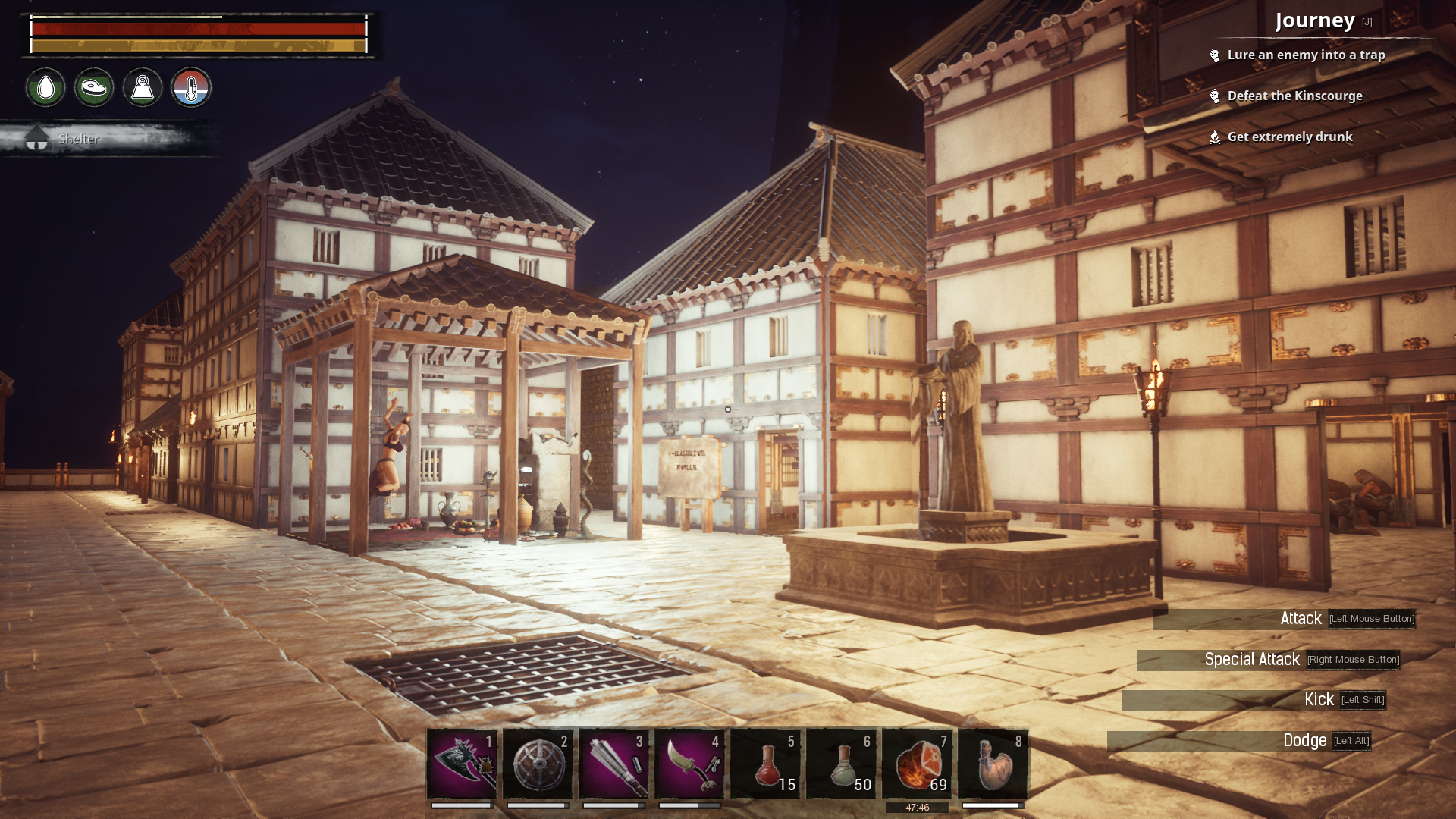Click the weight encumbrance icon
Image resolution: width=1456 pixels, height=819 pixels.
click(x=143, y=88)
